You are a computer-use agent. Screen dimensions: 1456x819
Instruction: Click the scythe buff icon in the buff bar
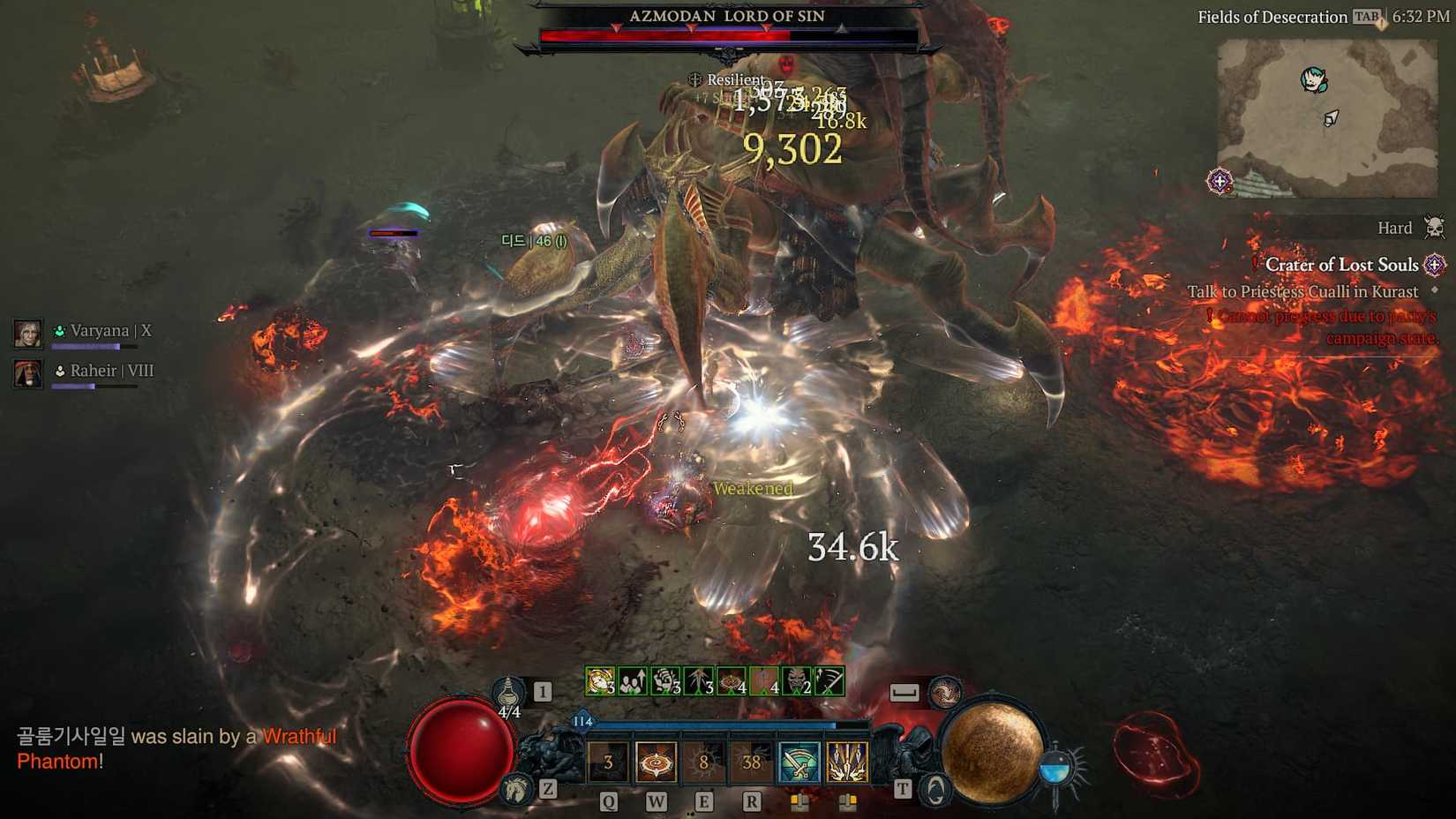tap(829, 680)
